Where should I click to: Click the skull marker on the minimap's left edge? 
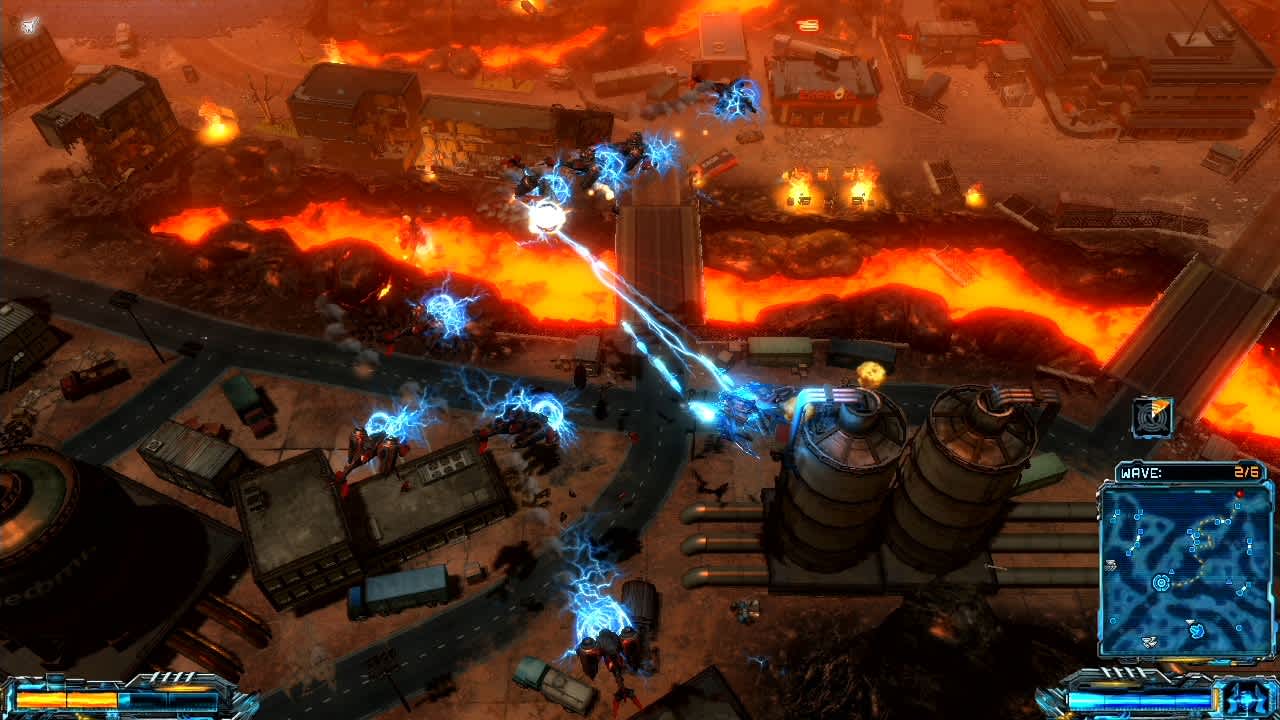point(1111,564)
